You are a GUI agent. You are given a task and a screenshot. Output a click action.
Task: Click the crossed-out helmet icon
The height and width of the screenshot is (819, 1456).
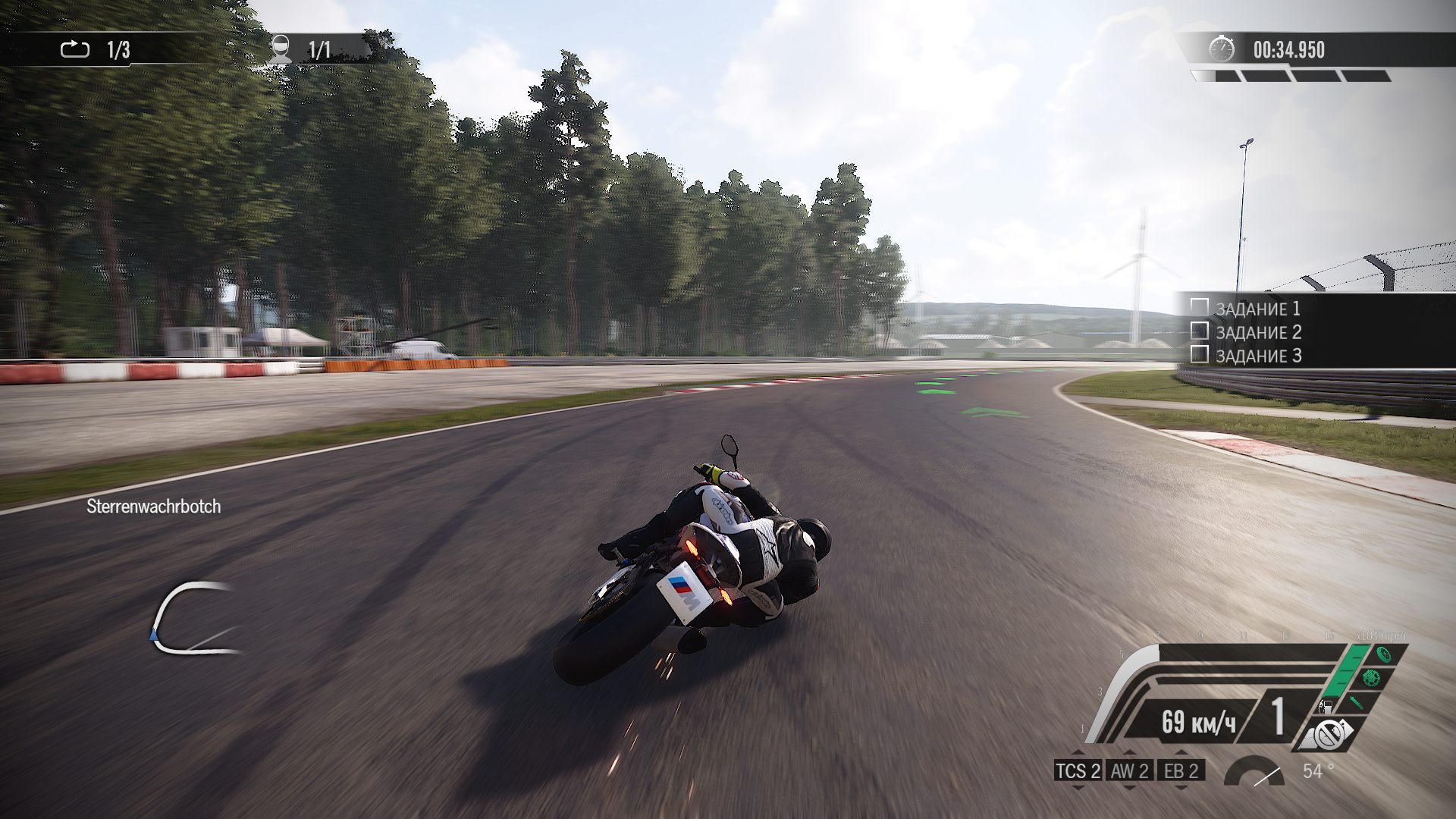pyautogui.click(x=1328, y=734)
